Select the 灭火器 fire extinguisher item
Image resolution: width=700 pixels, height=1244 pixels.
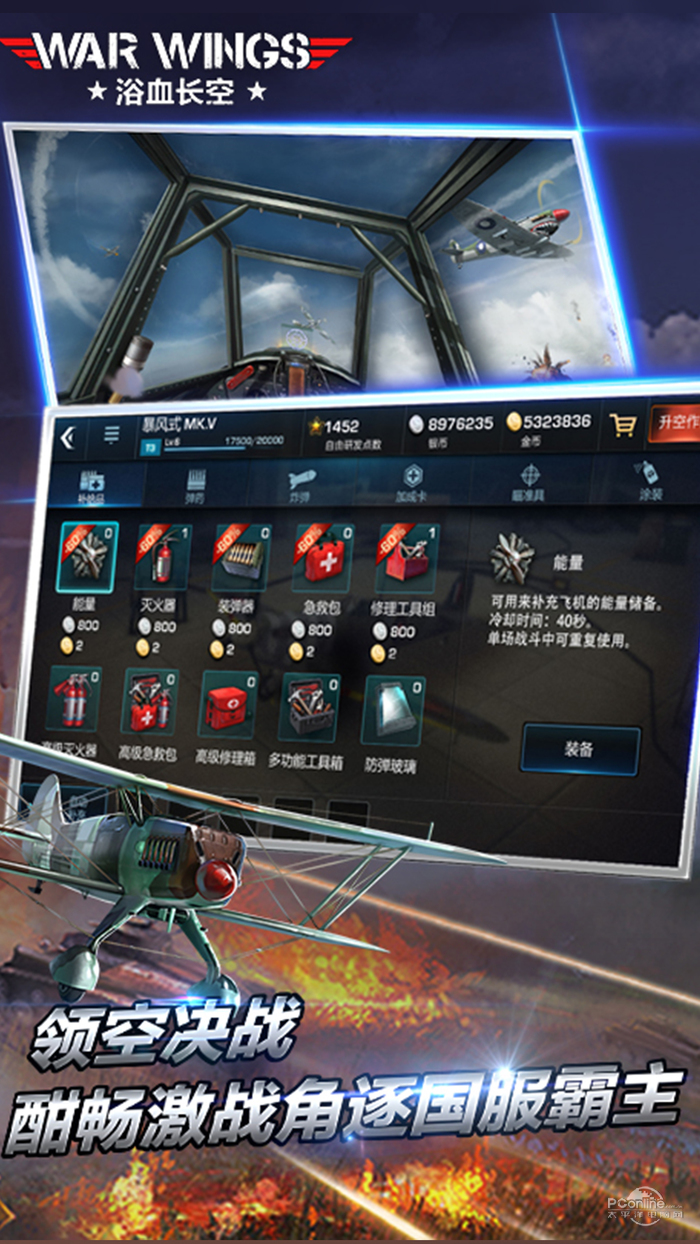163,558
